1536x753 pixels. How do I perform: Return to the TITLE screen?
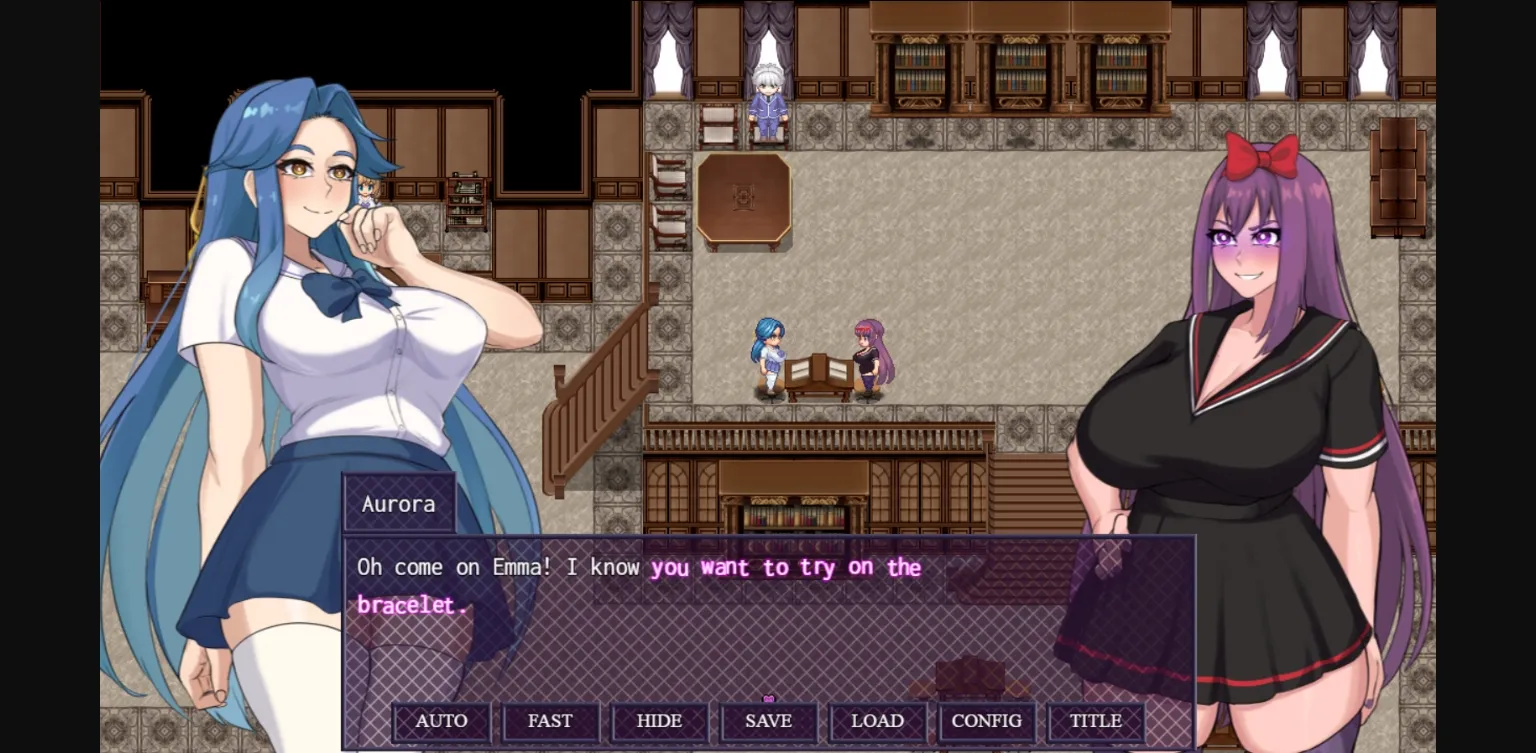pos(1095,721)
